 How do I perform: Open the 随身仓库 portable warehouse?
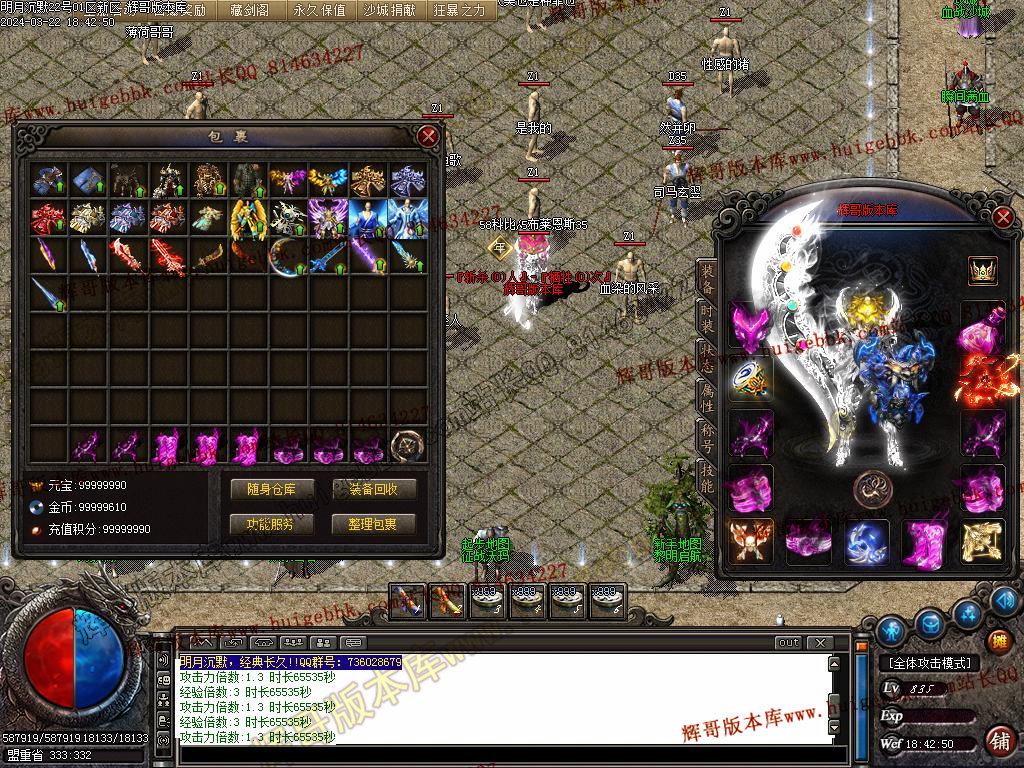[x=272, y=489]
